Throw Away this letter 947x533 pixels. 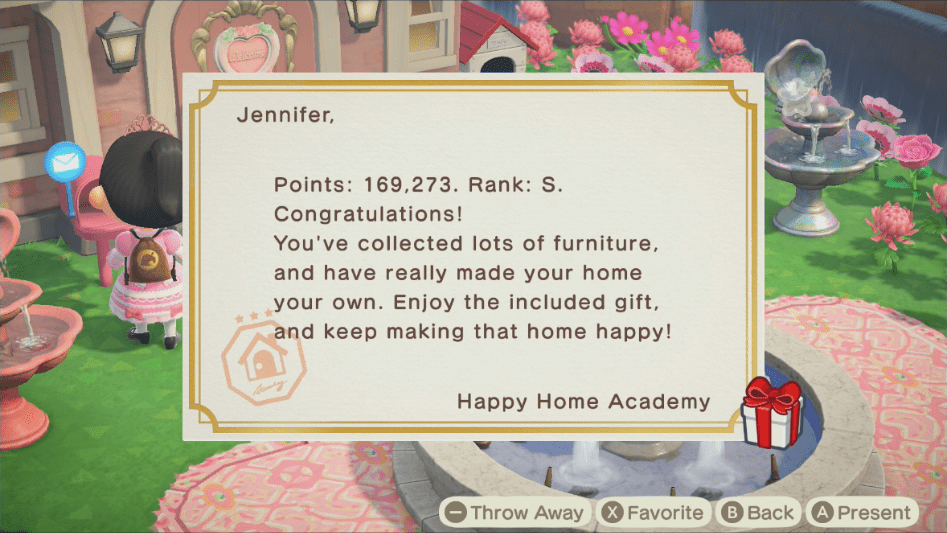click(515, 513)
